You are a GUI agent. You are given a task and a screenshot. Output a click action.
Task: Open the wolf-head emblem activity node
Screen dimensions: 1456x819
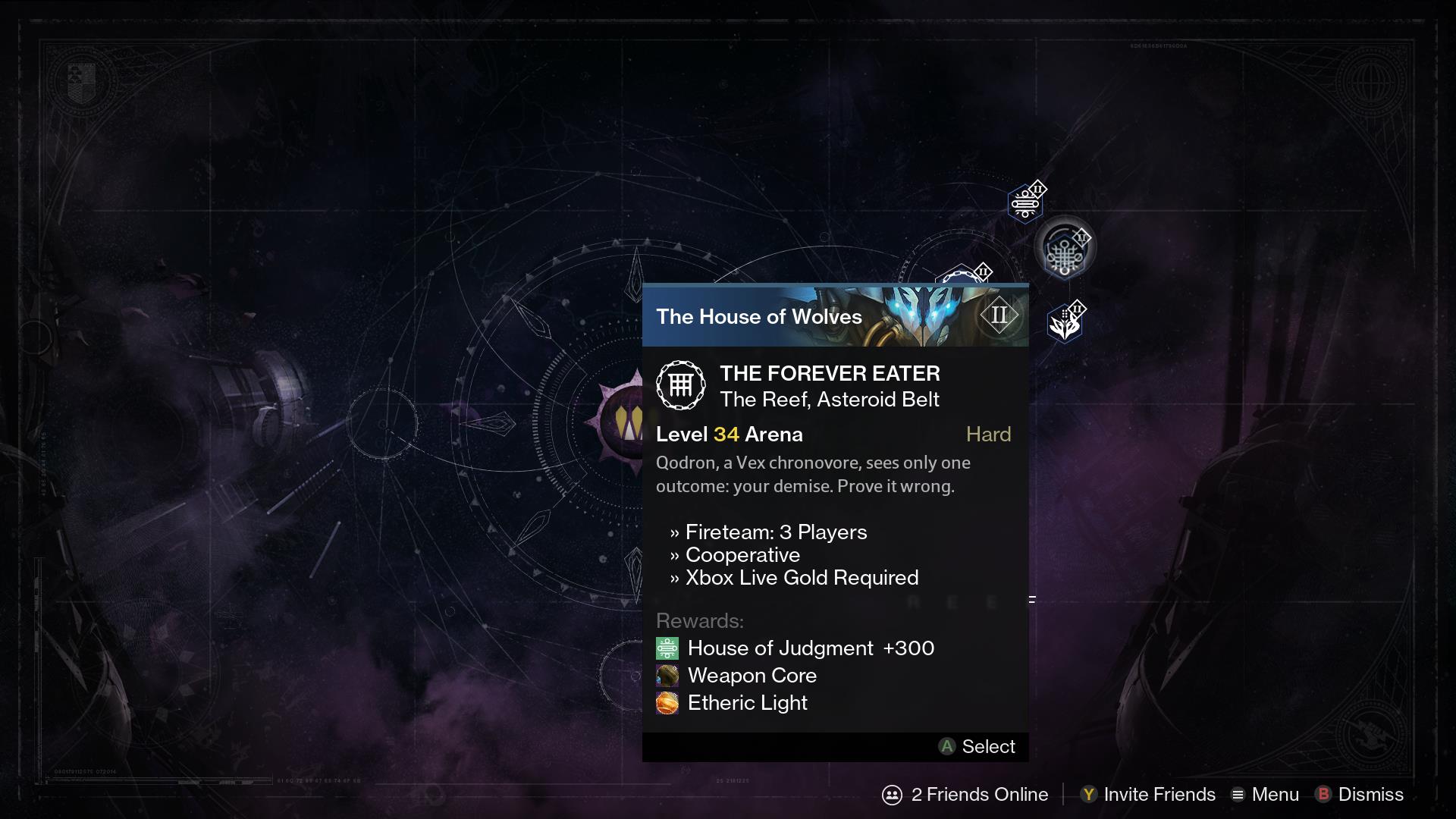pyautogui.click(x=1064, y=325)
